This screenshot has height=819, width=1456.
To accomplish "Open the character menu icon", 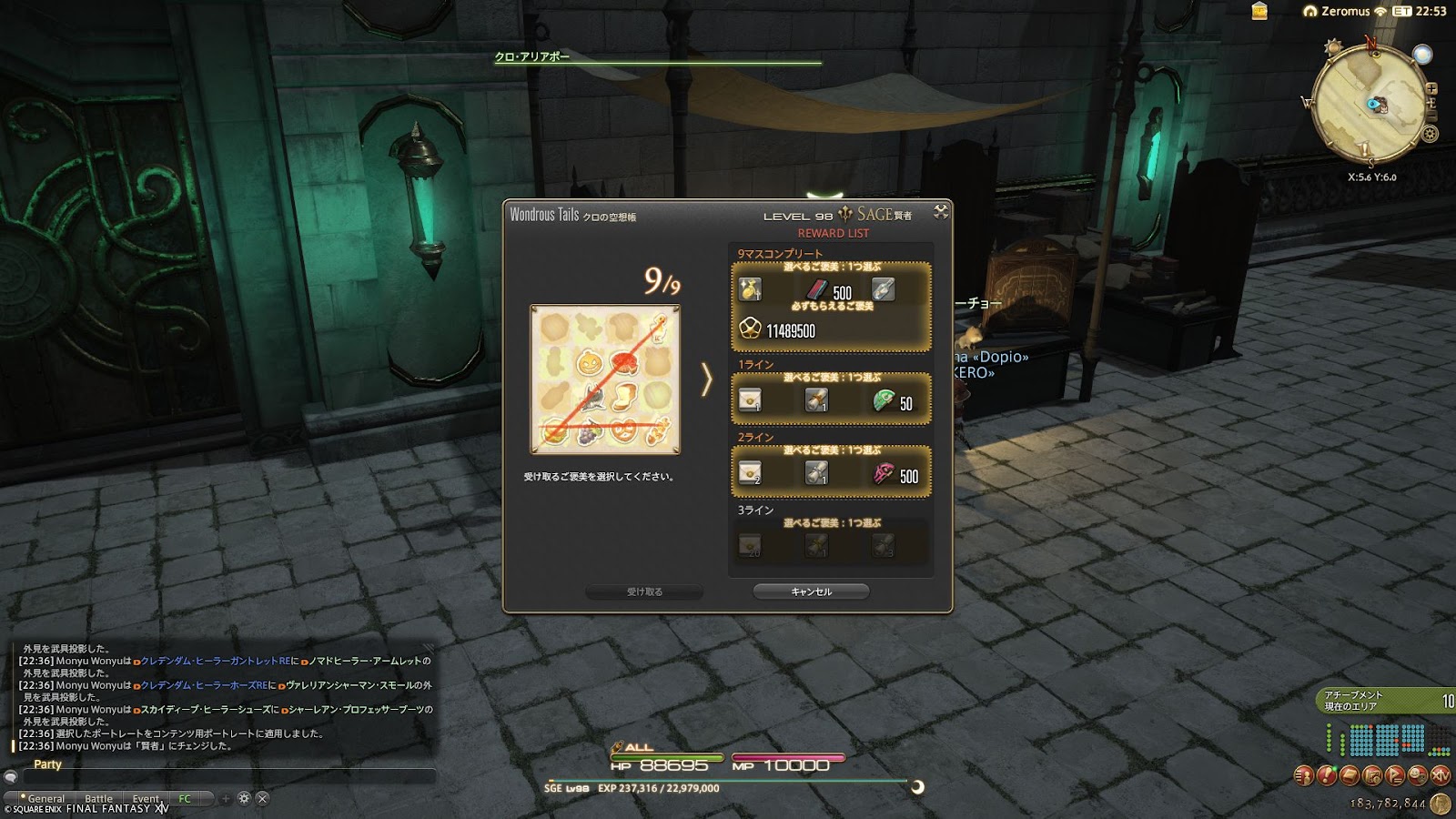I will (x=1304, y=775).
